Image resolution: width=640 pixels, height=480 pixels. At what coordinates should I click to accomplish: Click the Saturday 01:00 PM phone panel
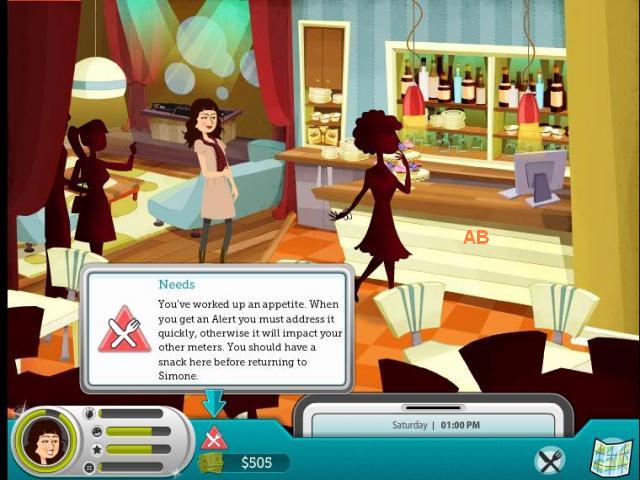point(433,424)
